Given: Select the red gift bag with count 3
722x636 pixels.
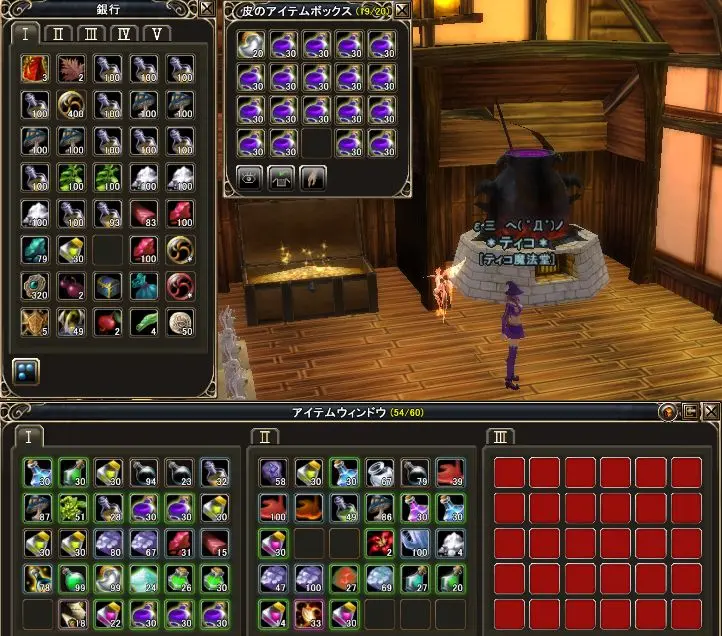Looking at the screenshot, I should click(34, 69).
